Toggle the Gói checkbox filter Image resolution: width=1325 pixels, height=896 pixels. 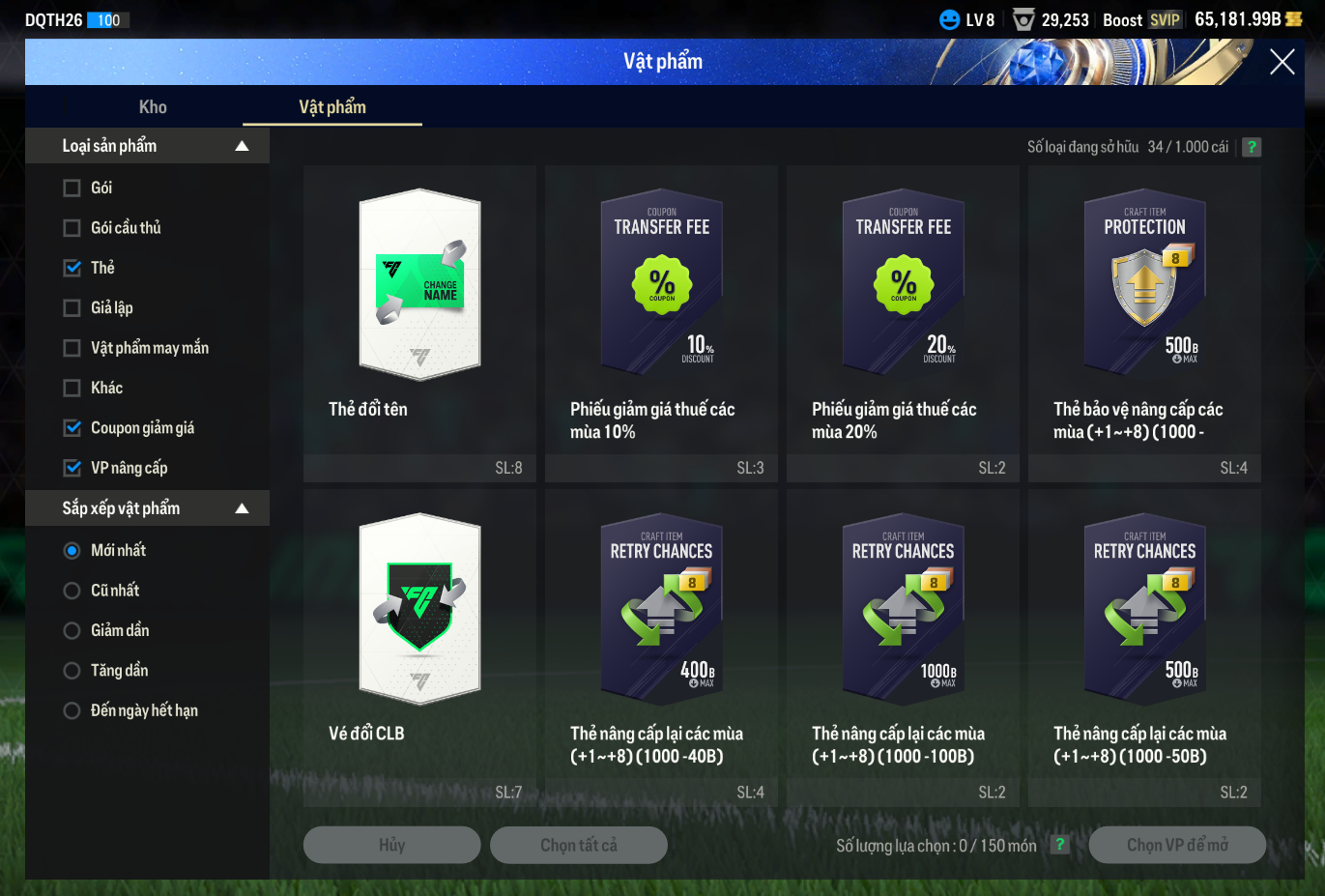click(72, 188)
